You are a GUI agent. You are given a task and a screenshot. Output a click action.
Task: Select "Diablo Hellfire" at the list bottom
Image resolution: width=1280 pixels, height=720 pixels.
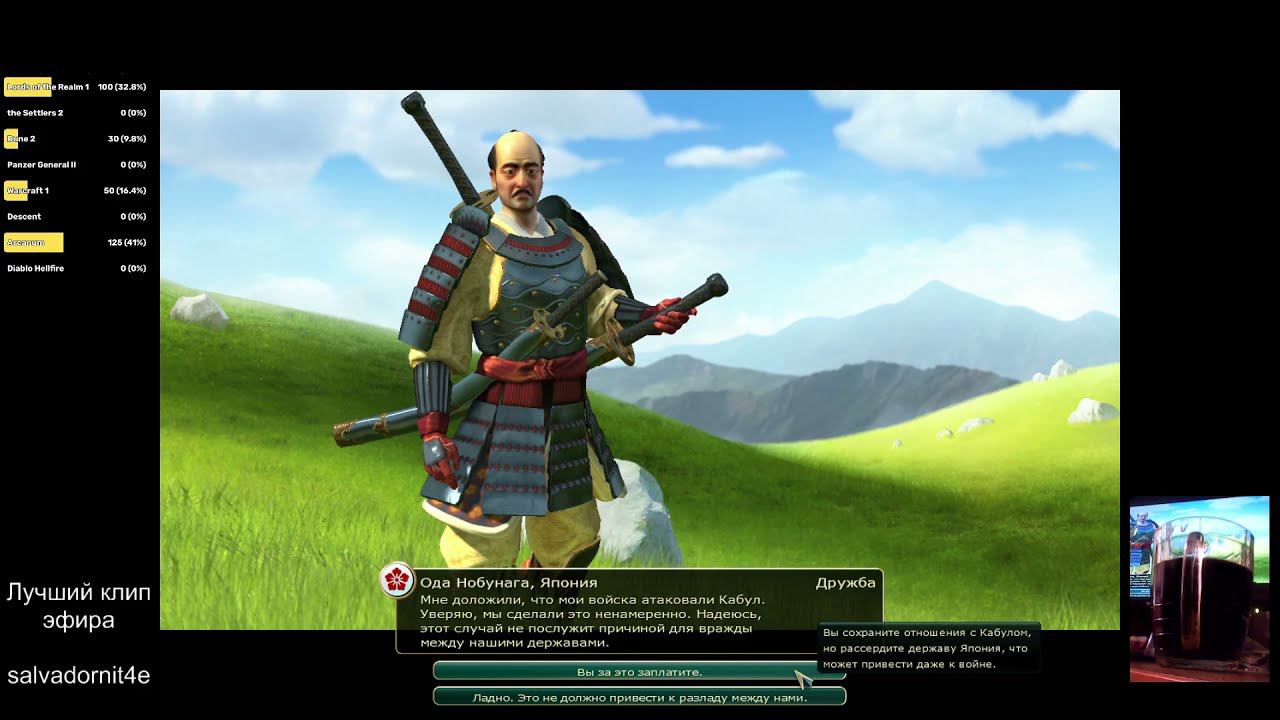(38, 268)
